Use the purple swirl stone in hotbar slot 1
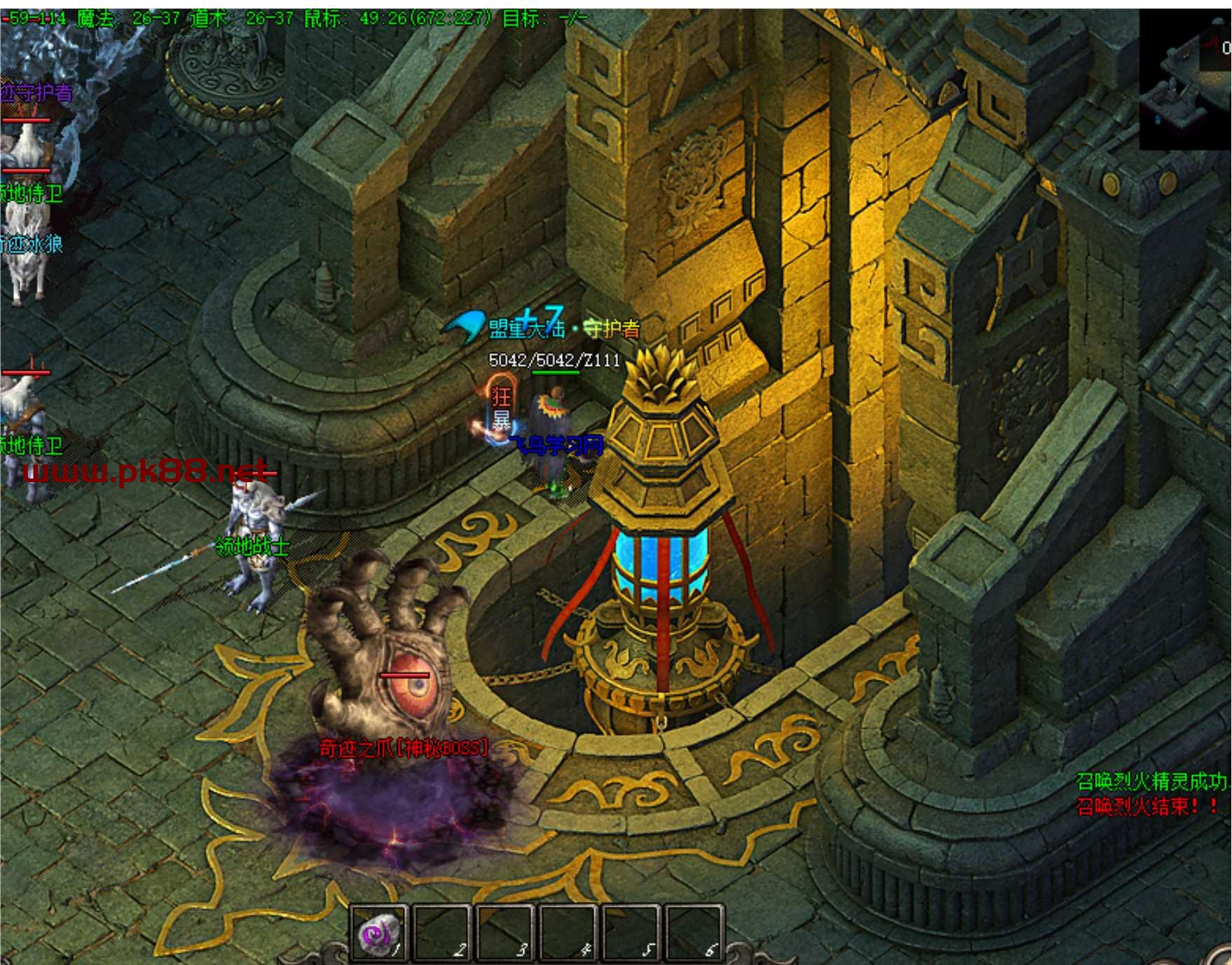The width and height of the screenshot is (1232, 965). [x=379, y=933]
